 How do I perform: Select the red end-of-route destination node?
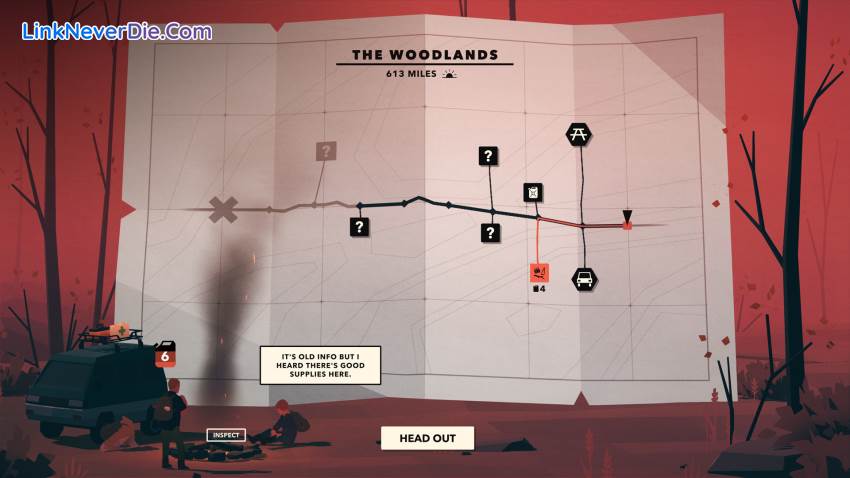coord(627,226)
